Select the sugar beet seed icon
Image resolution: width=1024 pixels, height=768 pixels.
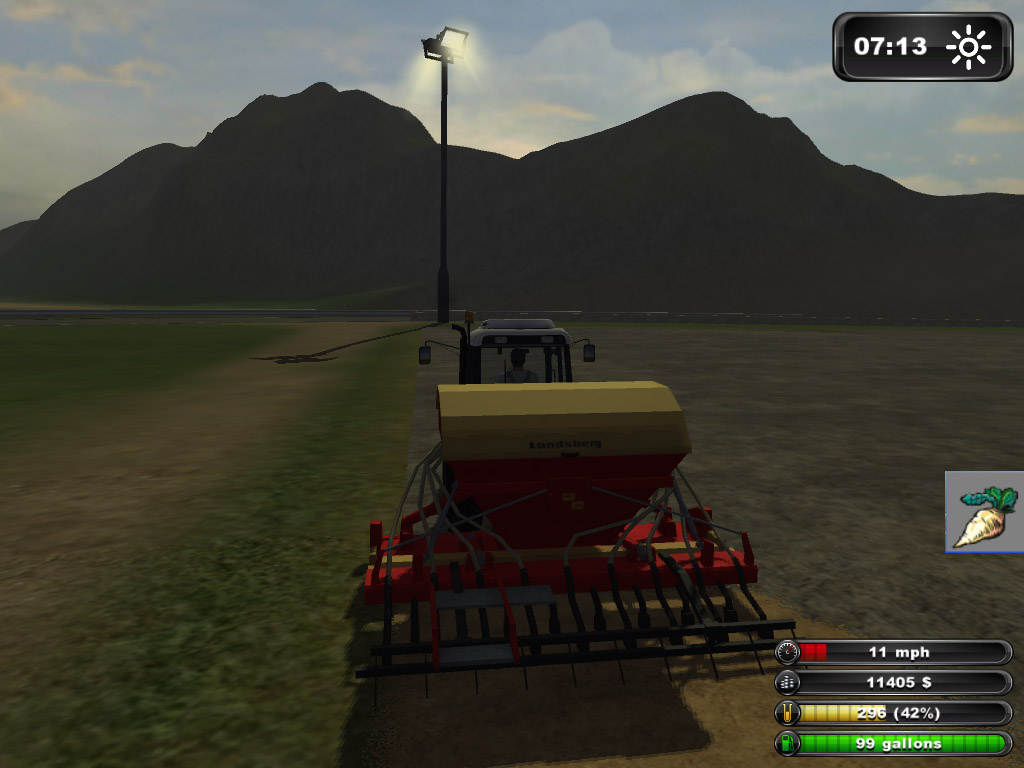[x=984, y=513]
